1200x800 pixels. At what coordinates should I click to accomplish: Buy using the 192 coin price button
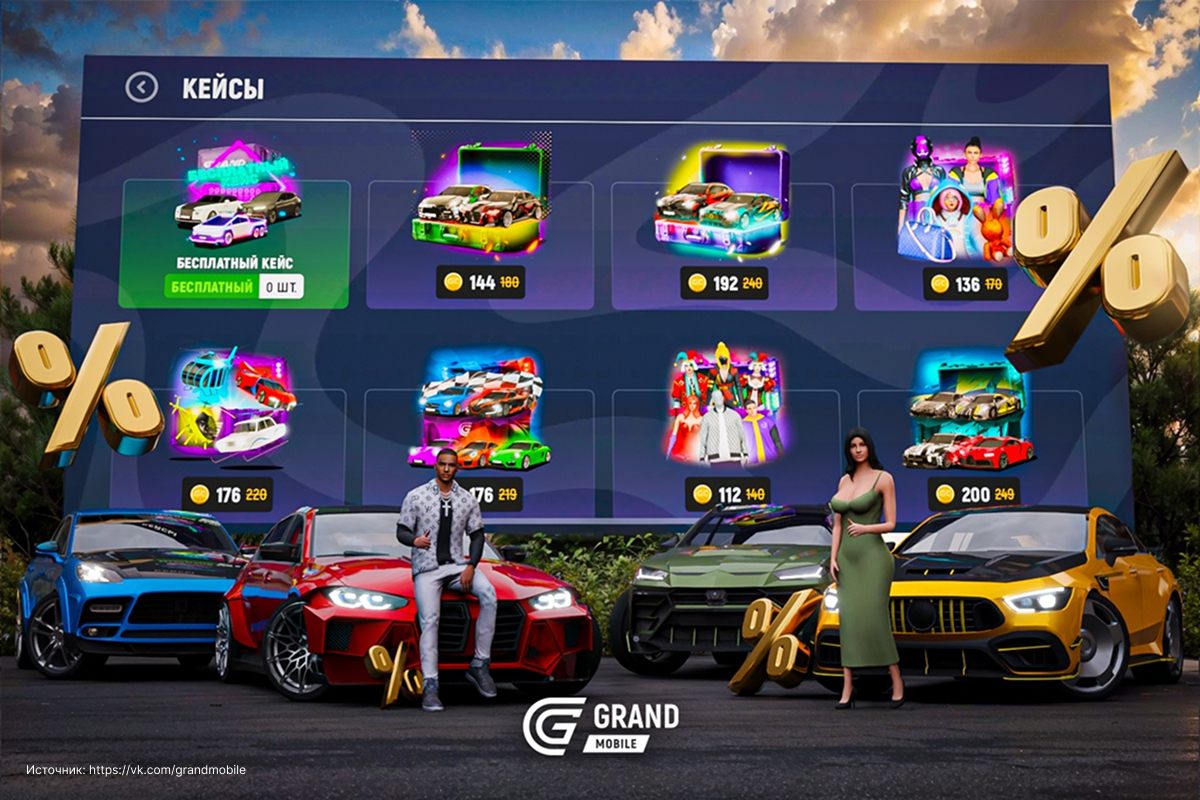725,283
